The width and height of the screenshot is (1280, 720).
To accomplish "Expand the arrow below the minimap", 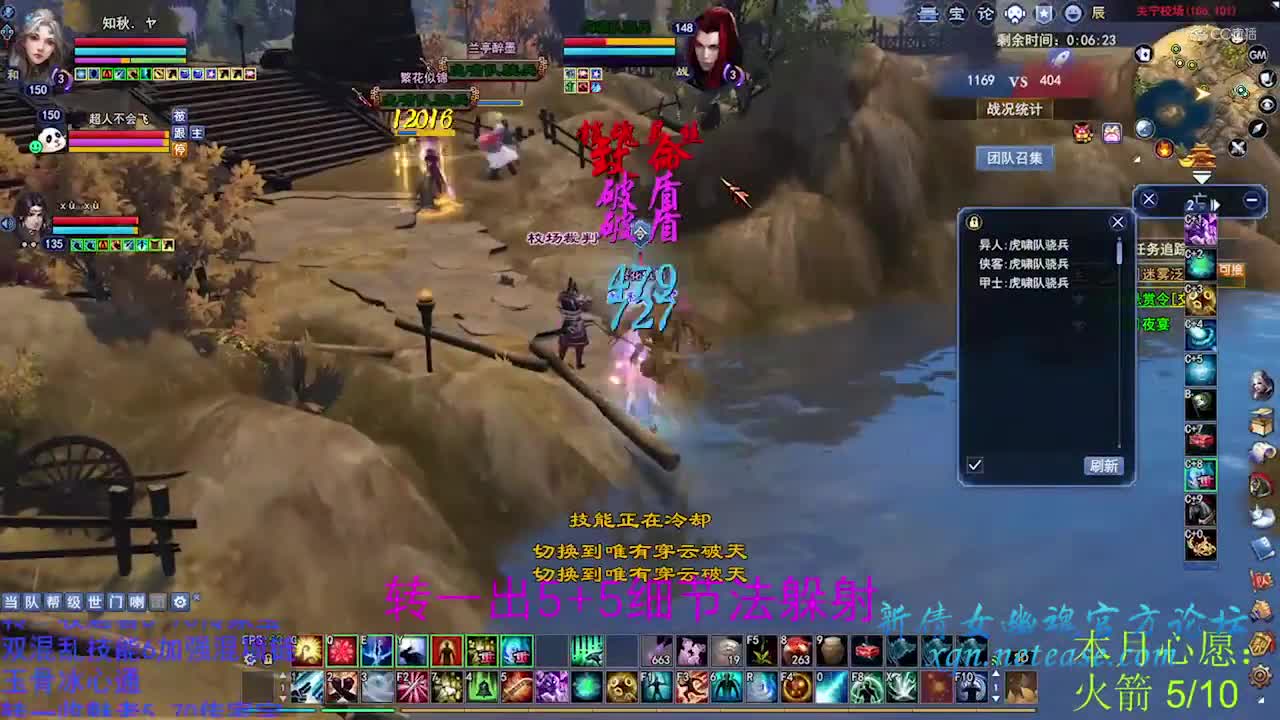I will pos(1202,175).
